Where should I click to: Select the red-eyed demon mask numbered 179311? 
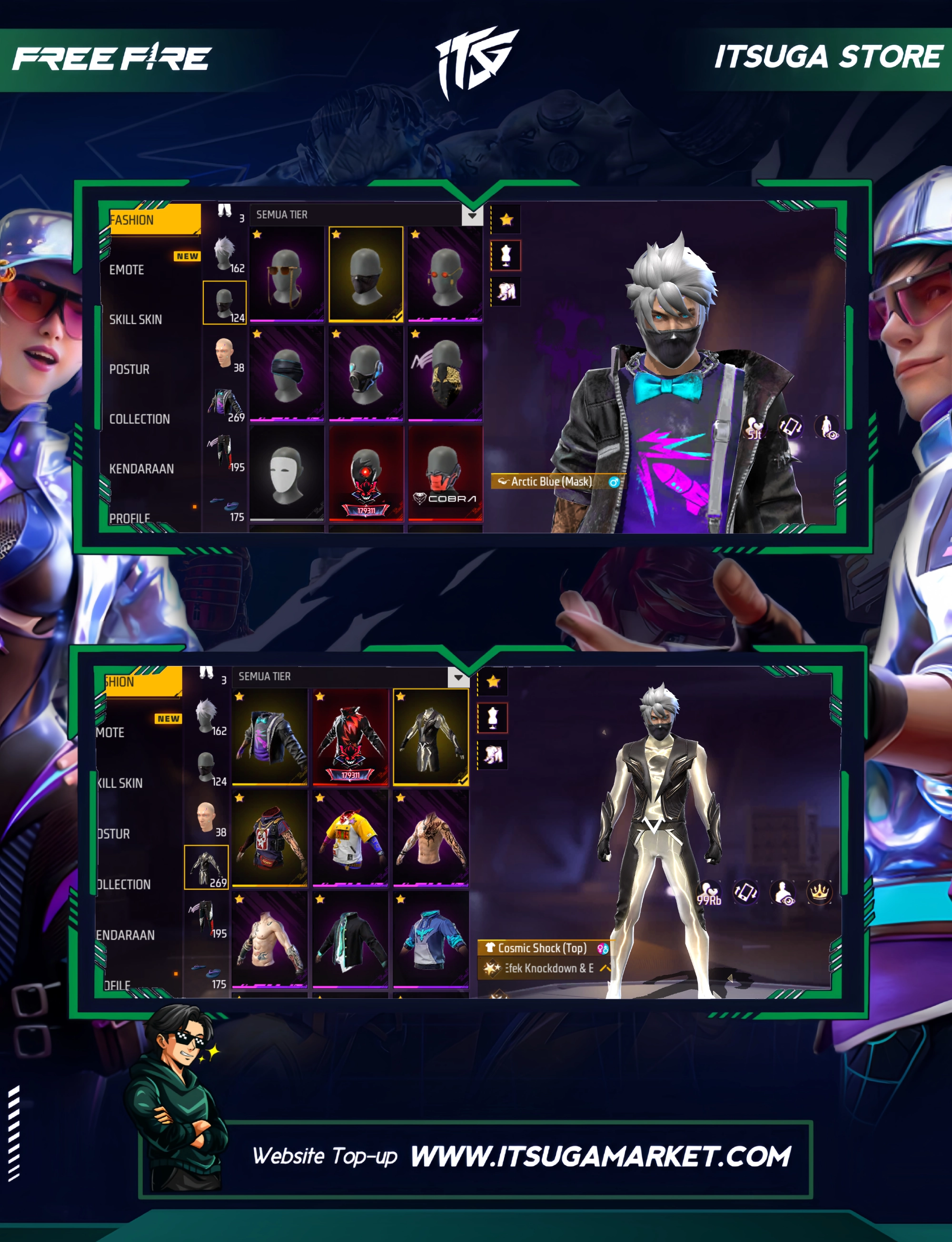click(x=366, y=473)
